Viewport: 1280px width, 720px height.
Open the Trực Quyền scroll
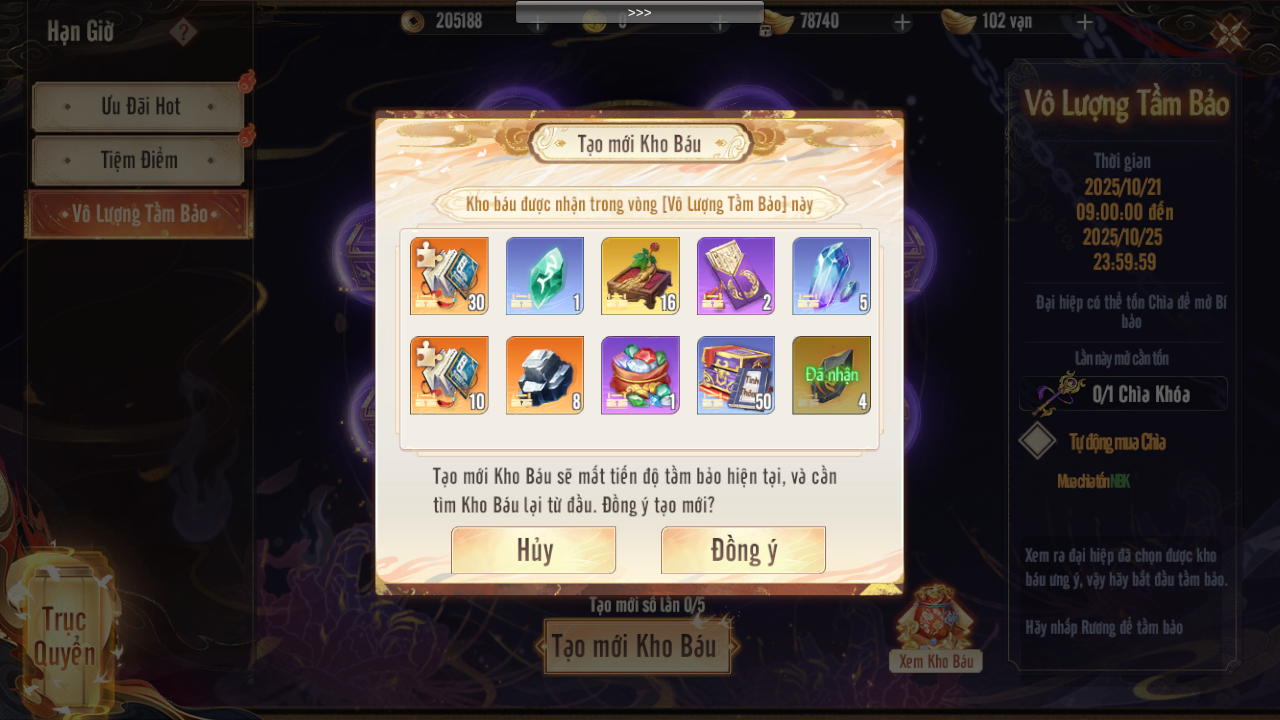tap(64, 635)
